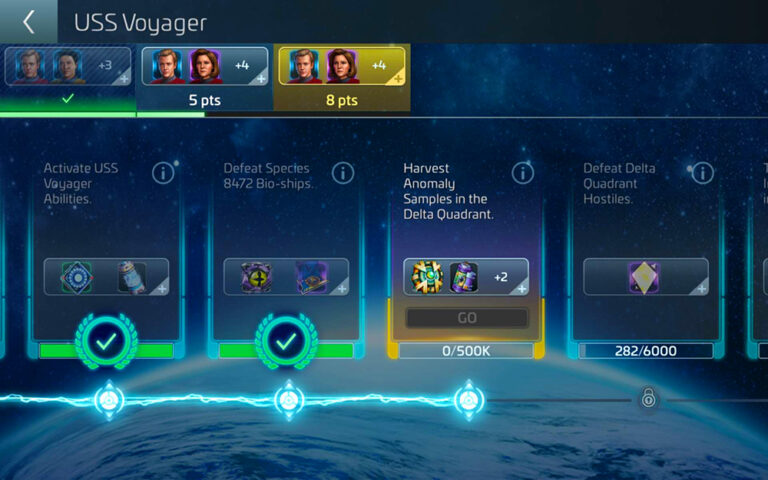Screen dimensions: 768x480
Task: Tap the GO button for Harvest Anomaly Samples
Action: (x=466, y=318)
